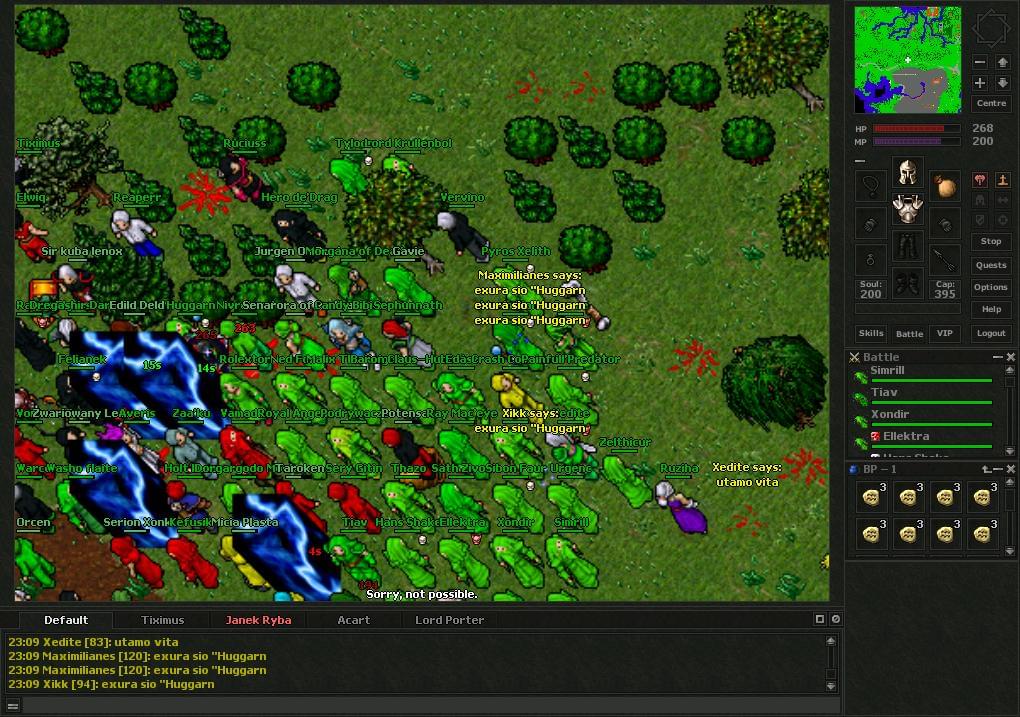The image size is (1020, 717).
Task: Toggle the Battle list button
Action: (x=909, y=333)
